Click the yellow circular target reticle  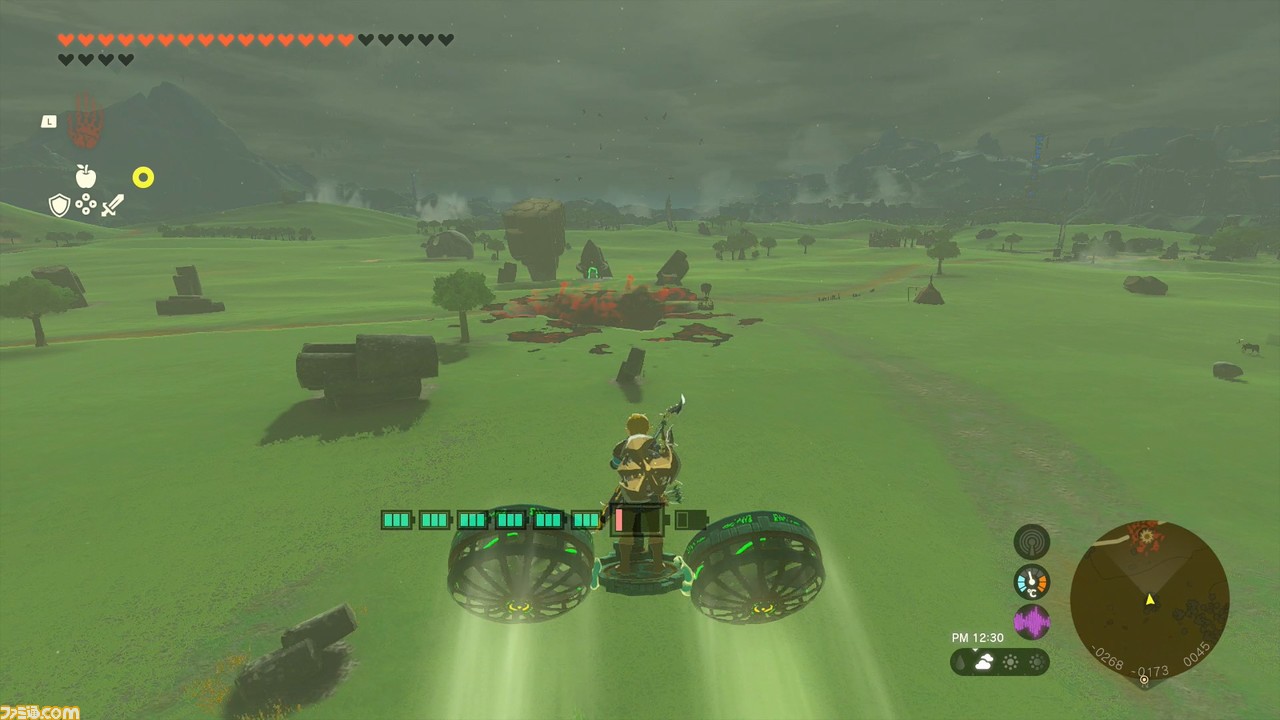[143, 177]
